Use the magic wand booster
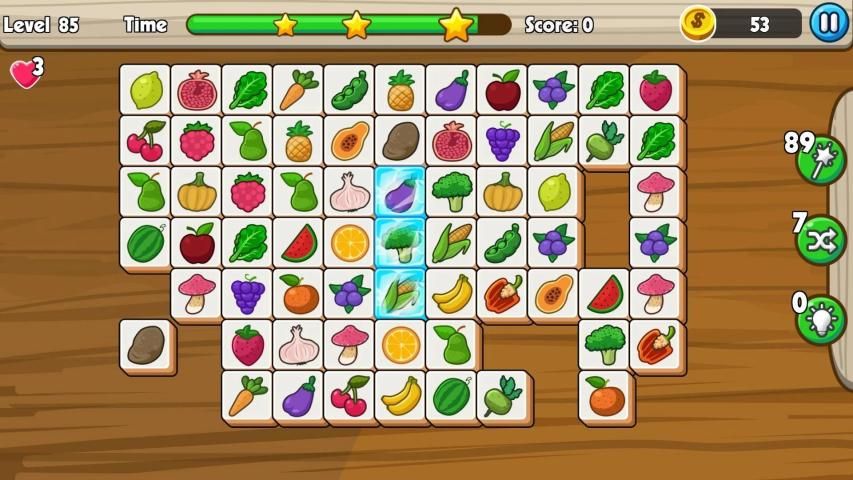The image size is (853, 480). pos(821,160)
